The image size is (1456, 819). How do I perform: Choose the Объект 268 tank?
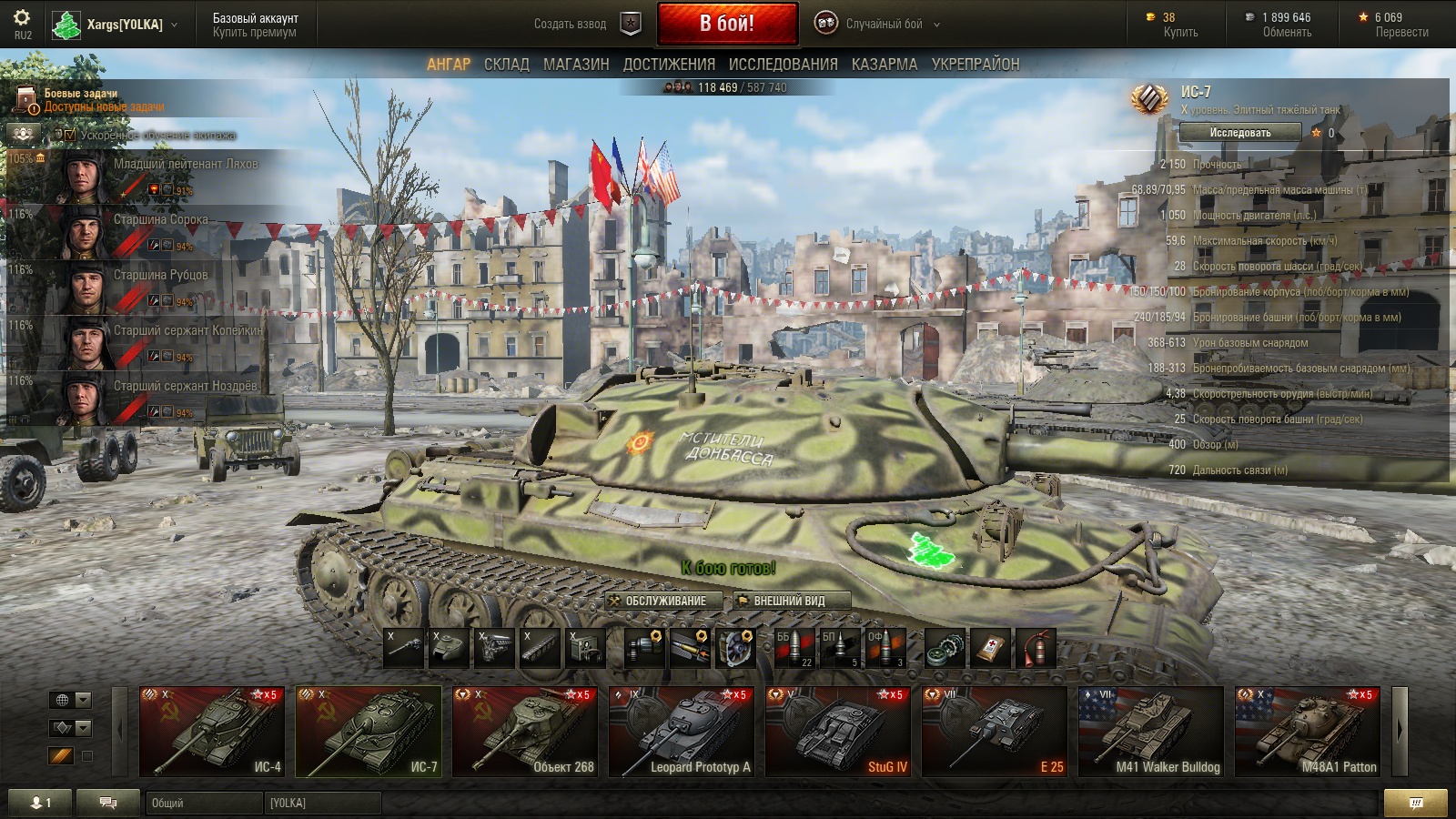pyautogui.click(x=525, y=732)
